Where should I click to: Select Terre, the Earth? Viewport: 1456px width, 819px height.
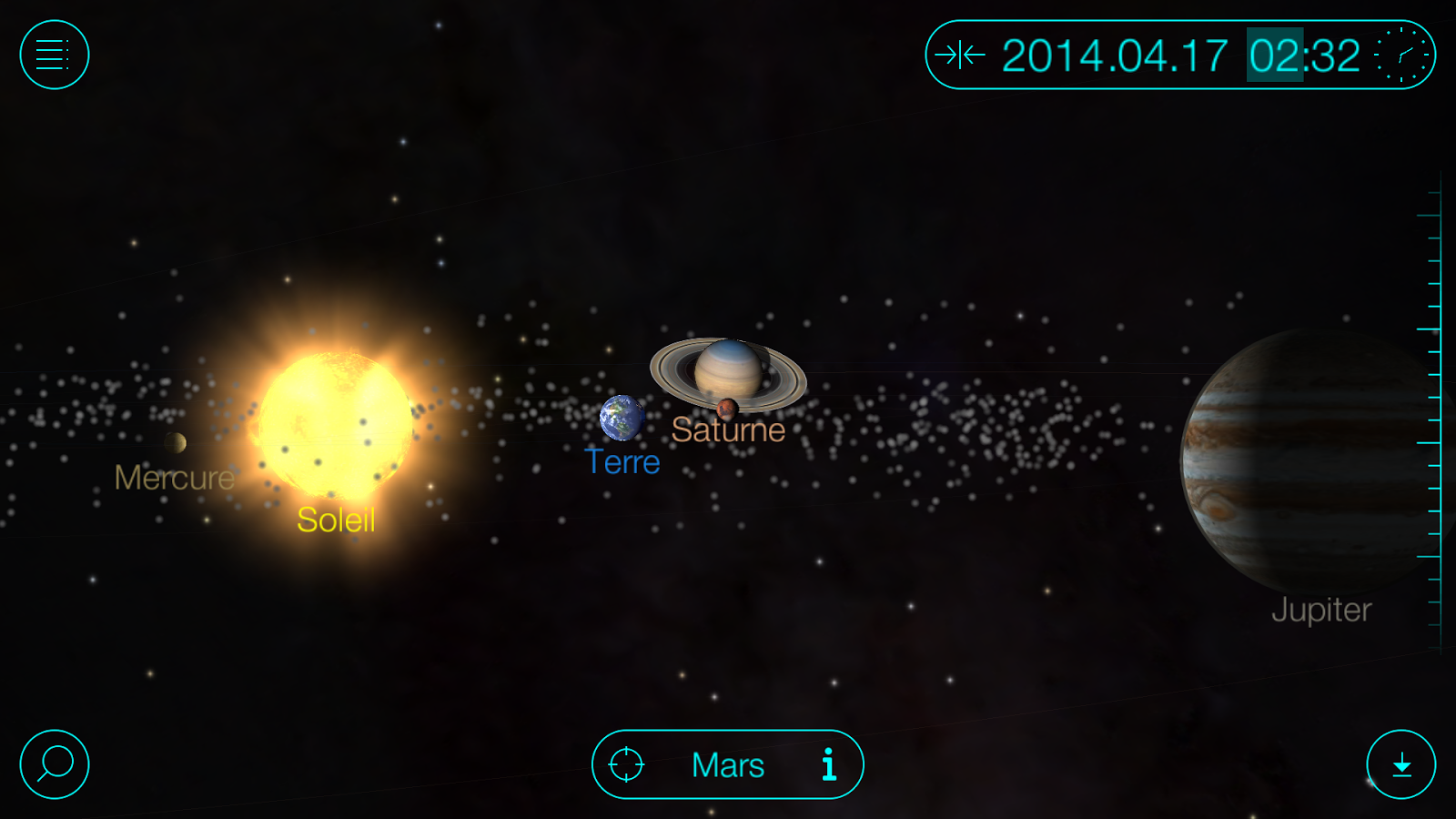pyautogui.click(x=622, y=418)
